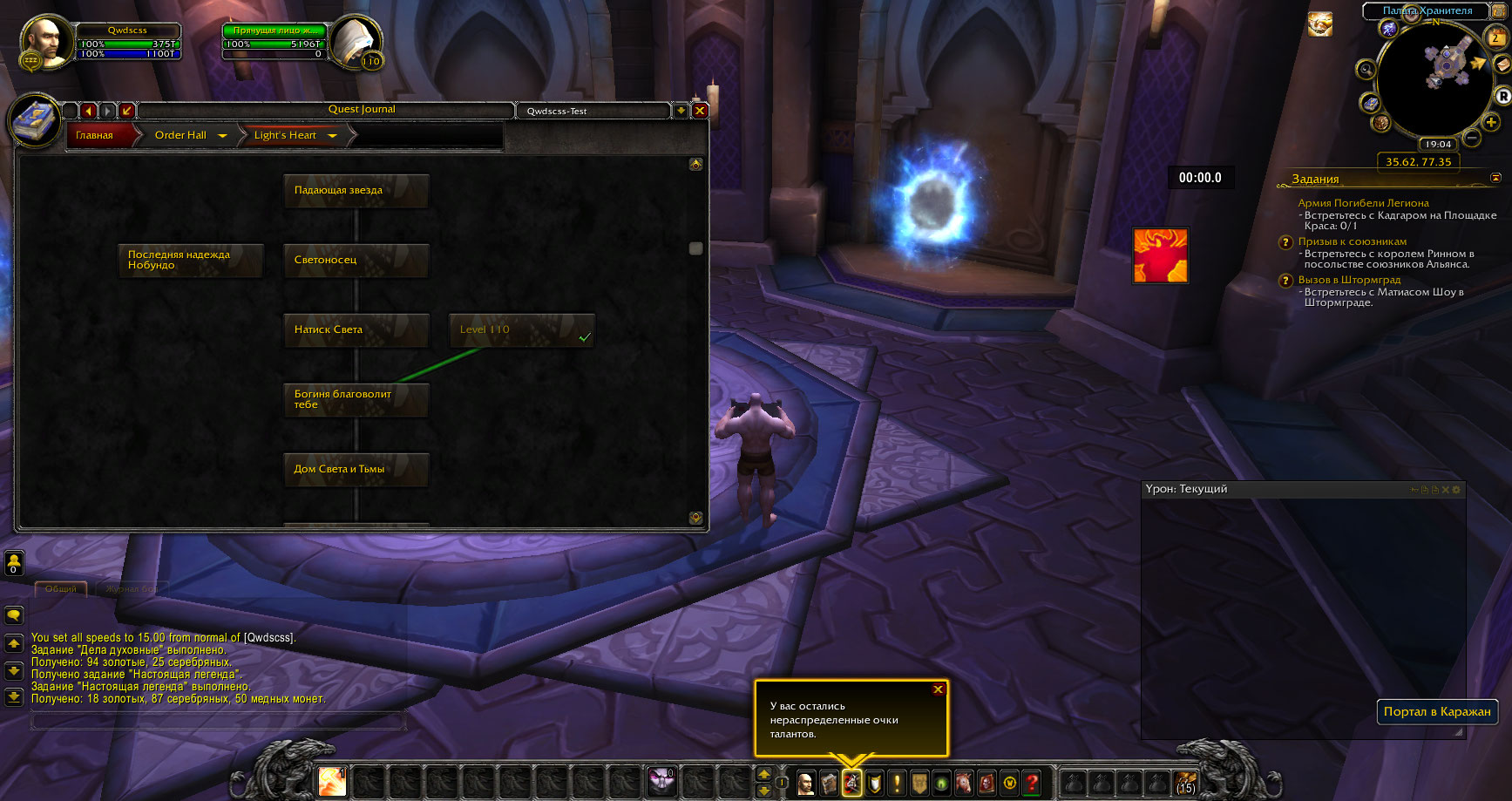Click the Портал в Каражан button
Screen dimensions: 1512x801
coord(1436,711)
